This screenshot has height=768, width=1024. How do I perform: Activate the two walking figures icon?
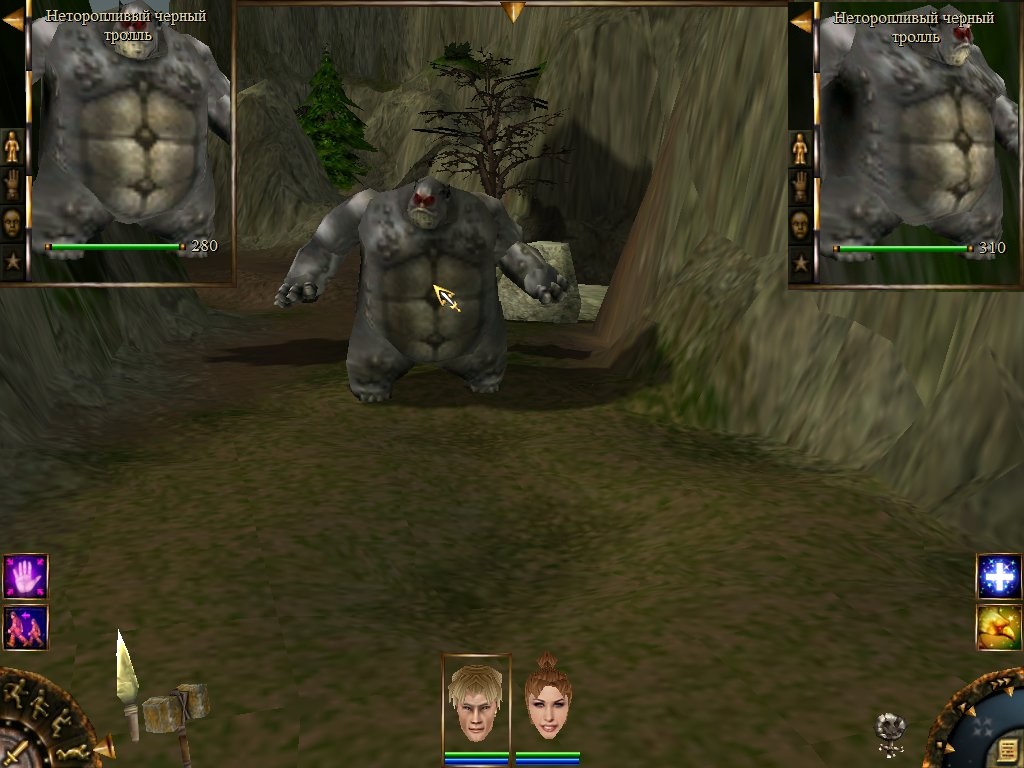(x=25, y=627)
